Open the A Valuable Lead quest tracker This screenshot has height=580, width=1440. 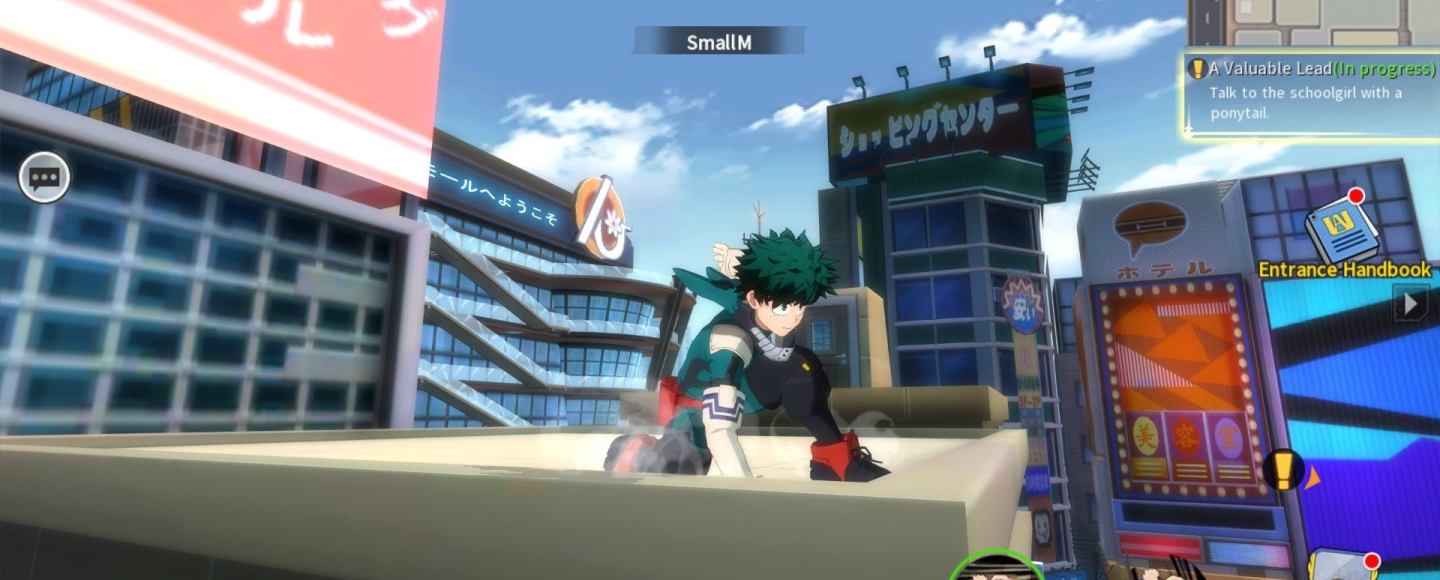pyautogui.click(x=1311, y=92)
